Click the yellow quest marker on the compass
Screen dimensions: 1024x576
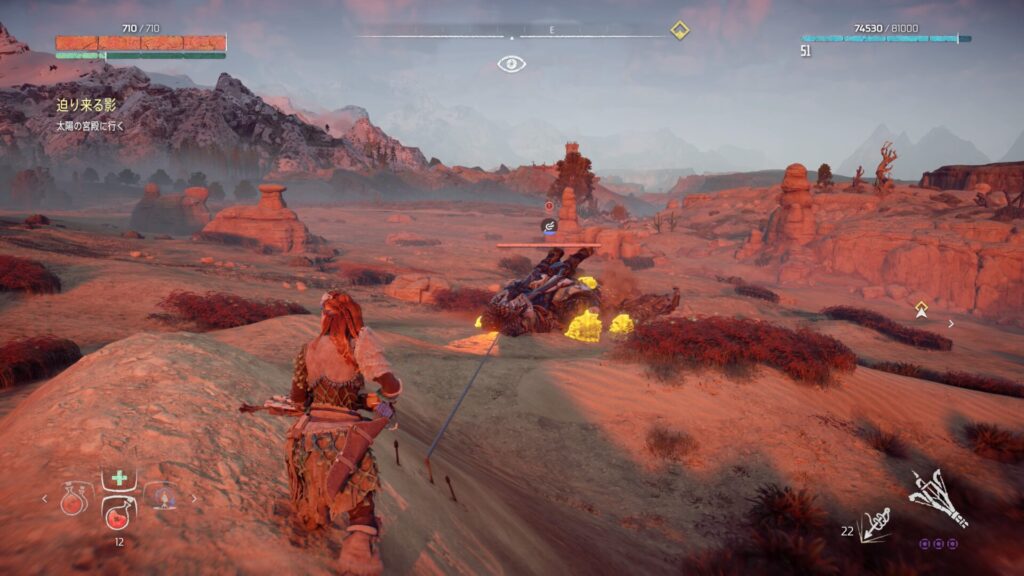click(679, 30)
